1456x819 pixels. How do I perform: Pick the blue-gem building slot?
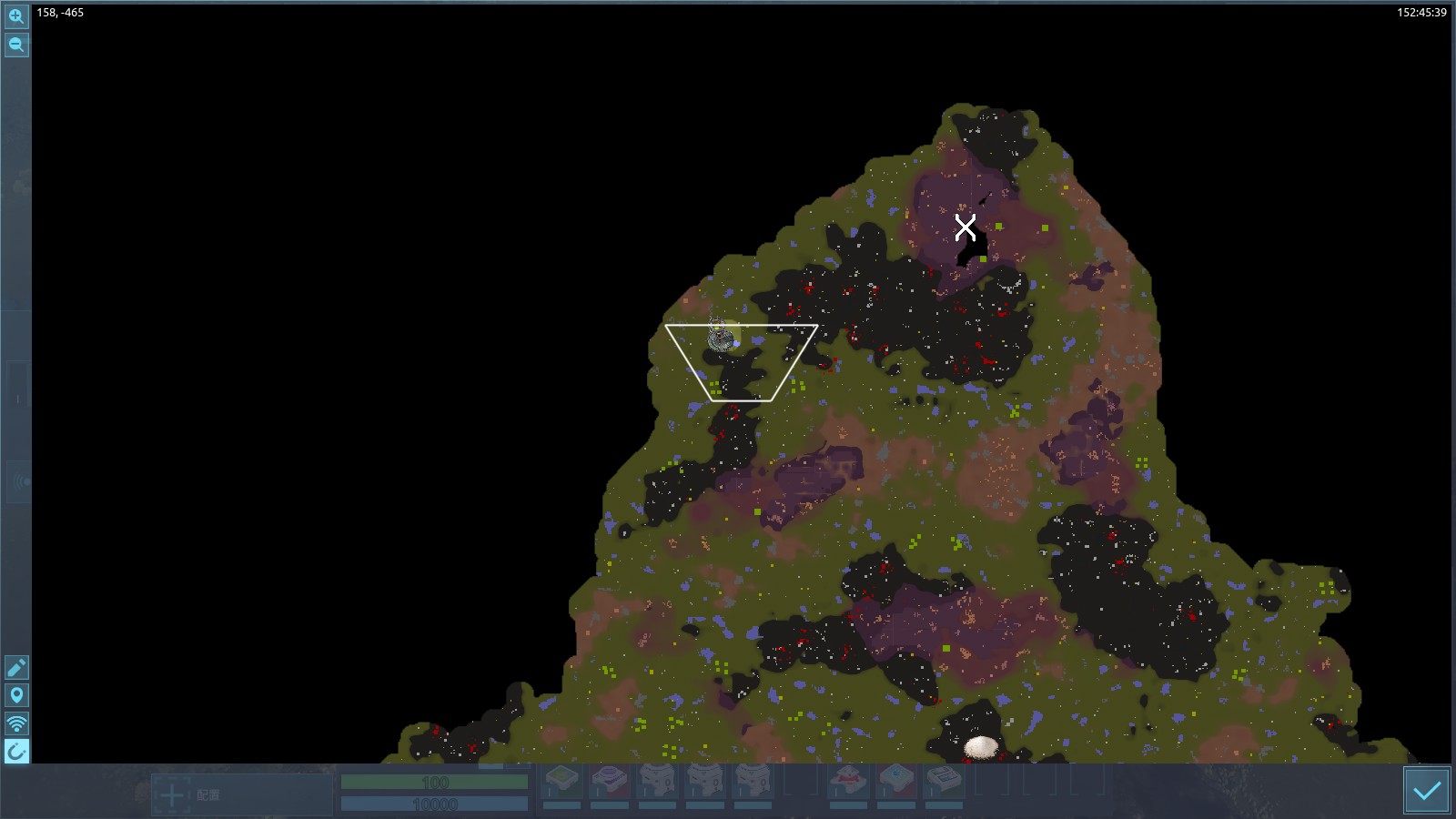coord(896,782)
